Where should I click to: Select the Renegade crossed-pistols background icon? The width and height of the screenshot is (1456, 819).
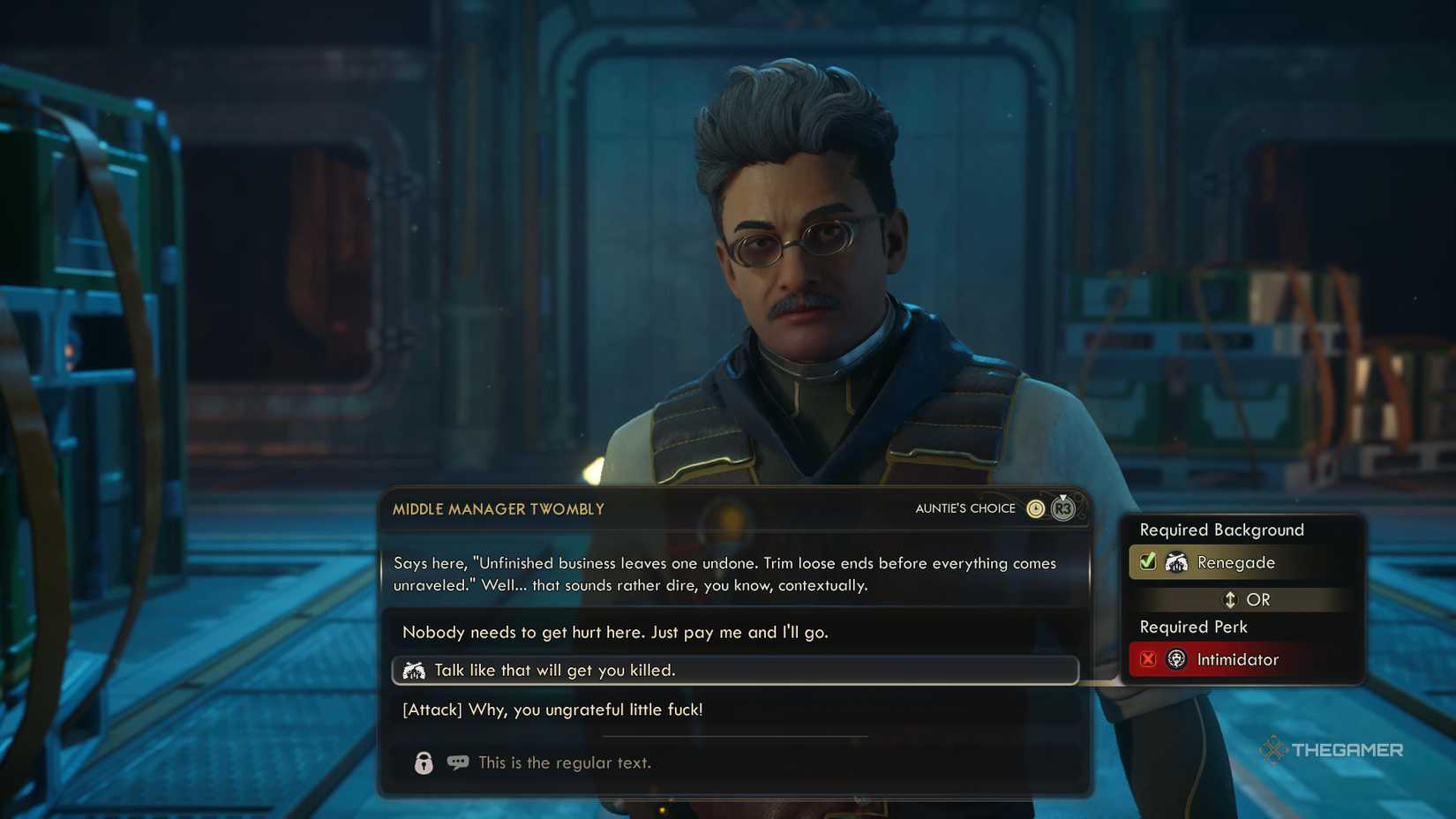1179,562
